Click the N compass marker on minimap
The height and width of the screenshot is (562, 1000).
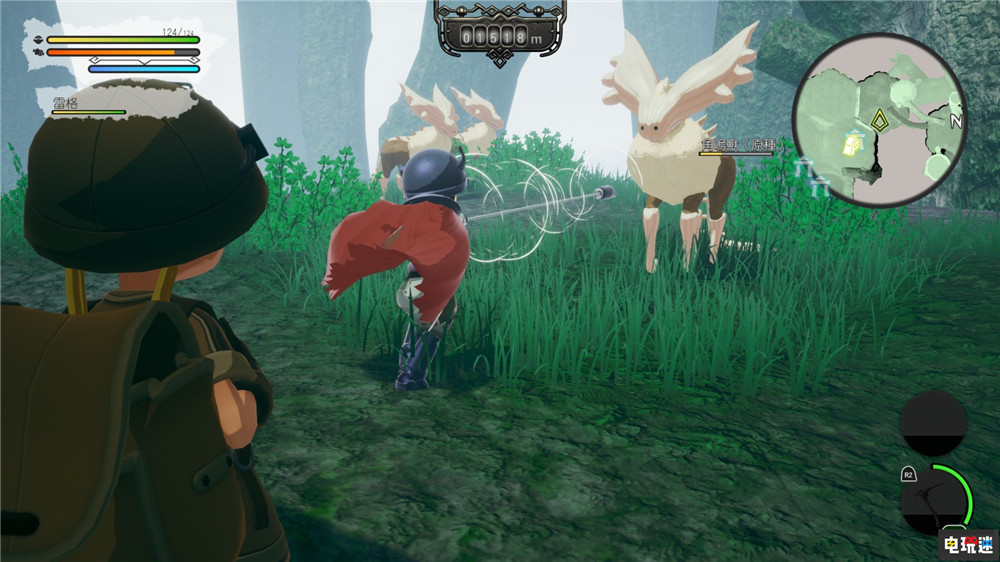955,121
